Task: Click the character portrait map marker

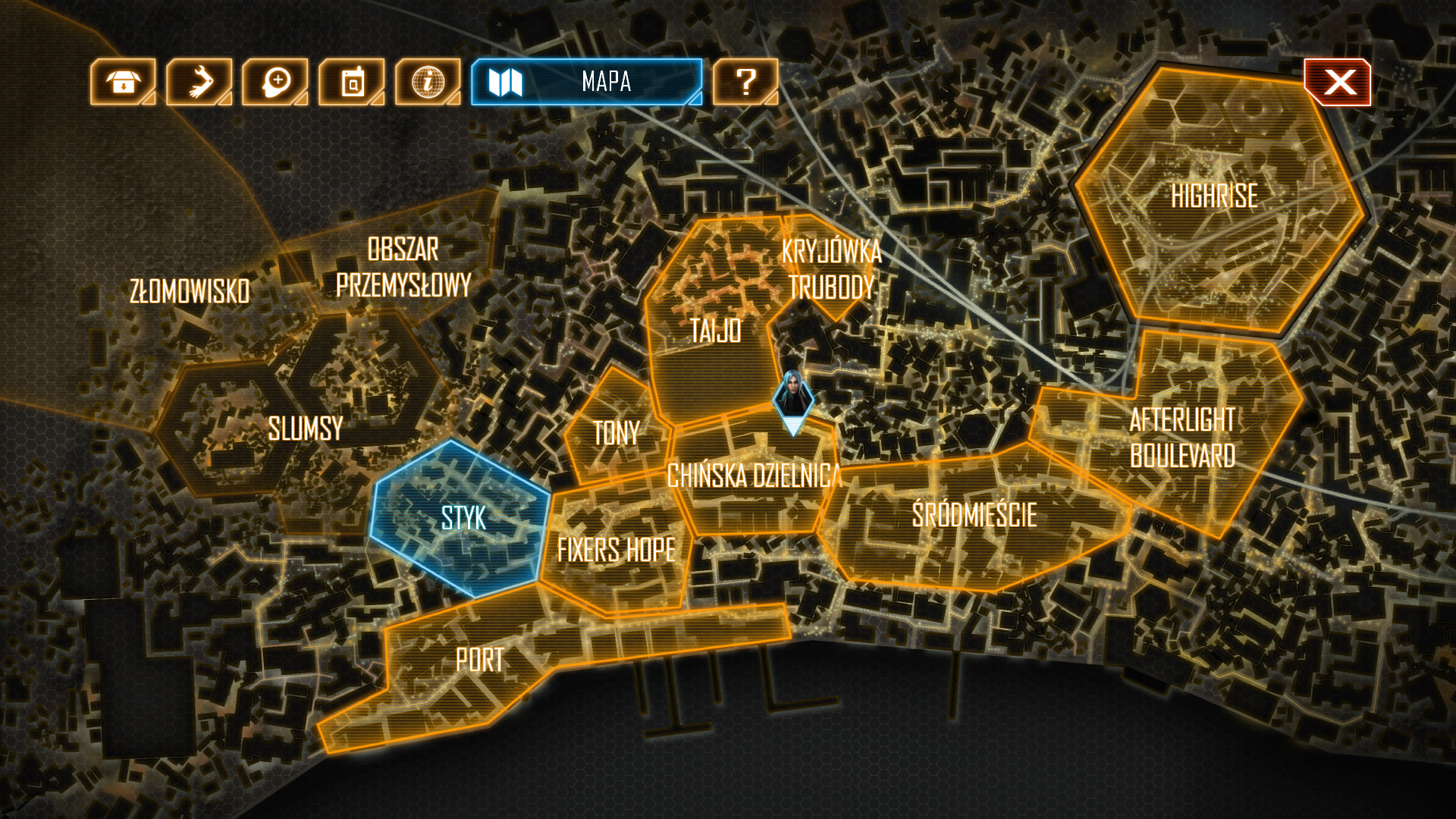Action: pyautogui.click(x=792, y=396)
